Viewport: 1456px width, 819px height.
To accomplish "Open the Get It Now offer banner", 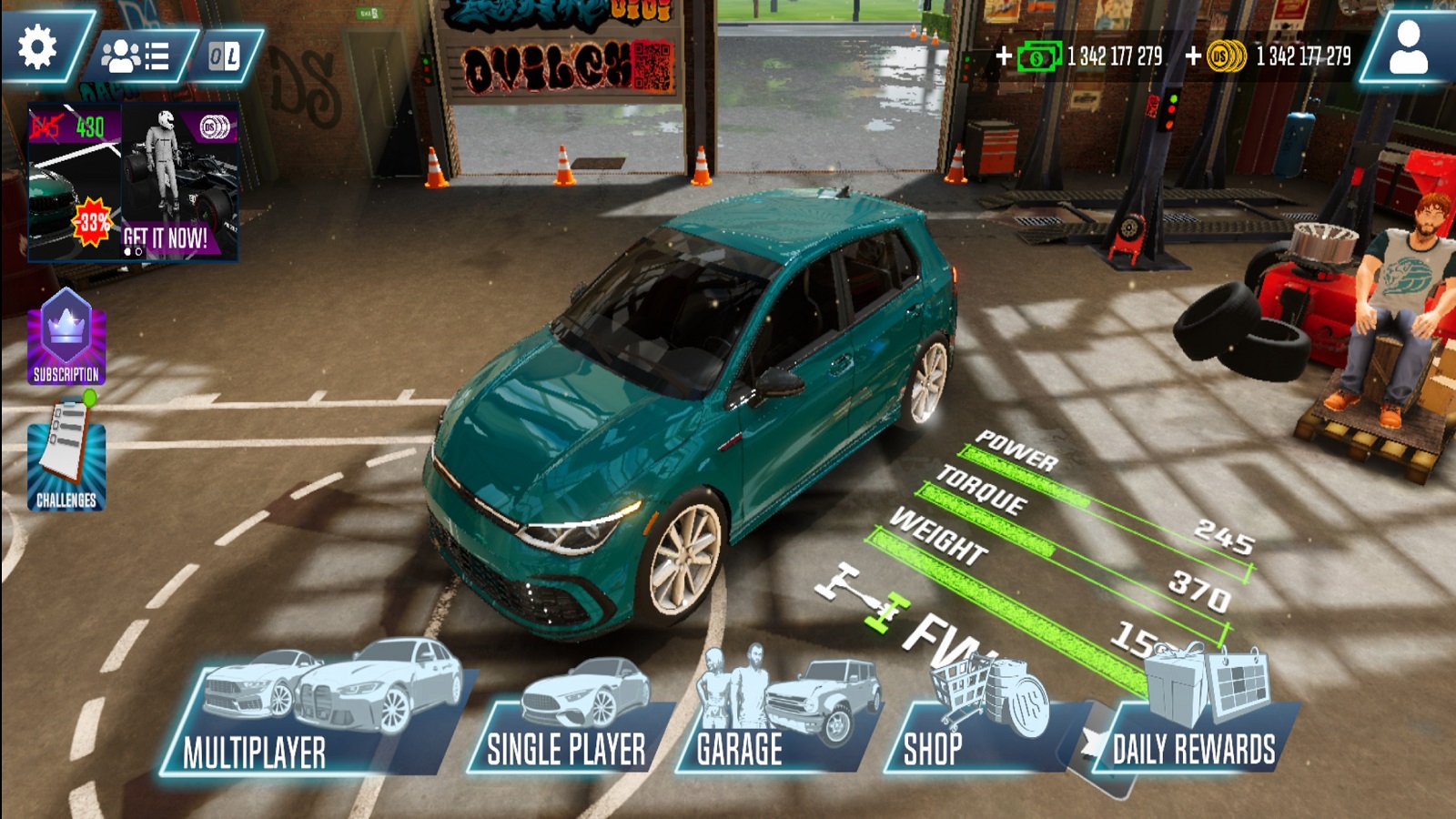I will click(x=134, y=182).
